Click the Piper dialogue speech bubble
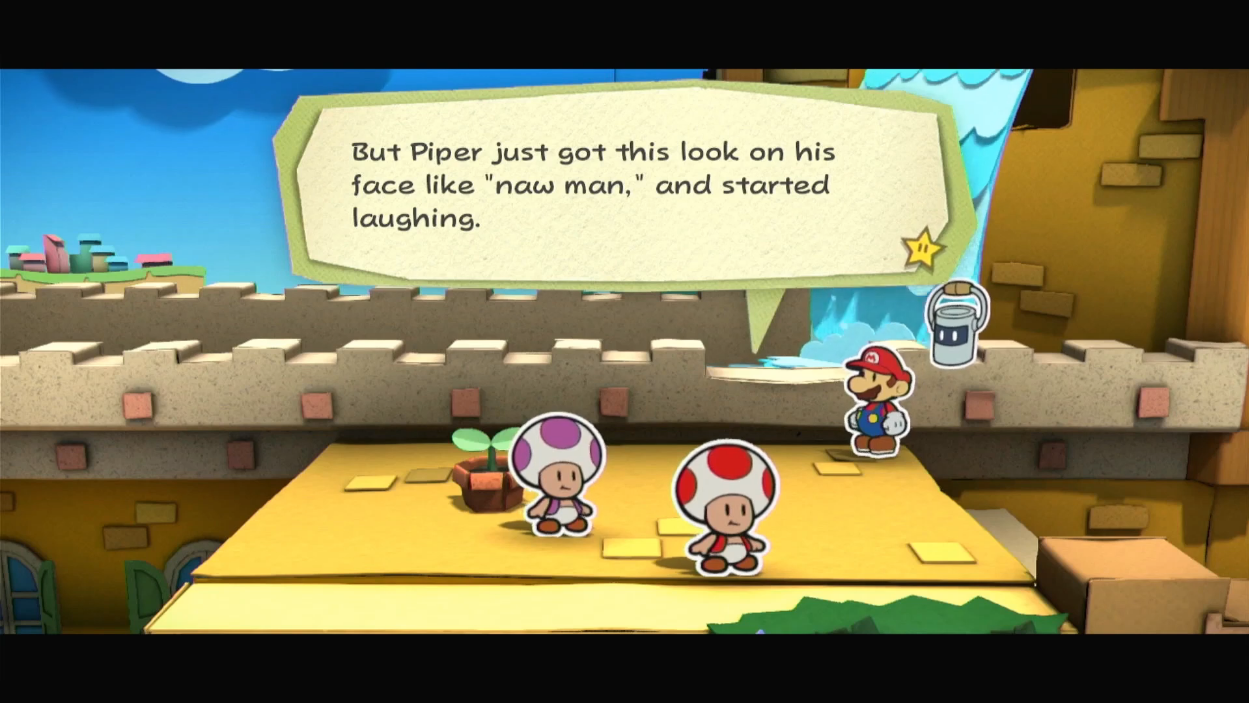The width and height of the screenshot is (1249, 703). click(x=620, y=185)
